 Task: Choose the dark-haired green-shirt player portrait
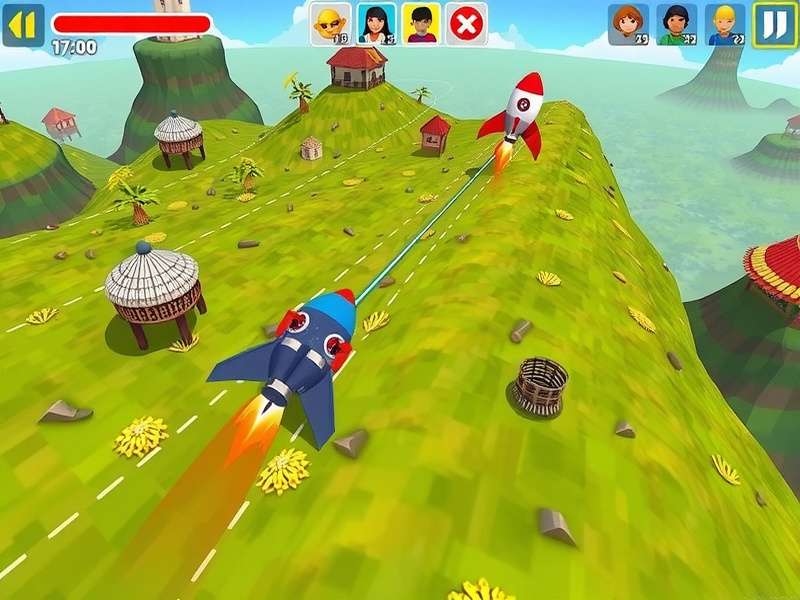[677, 24]
